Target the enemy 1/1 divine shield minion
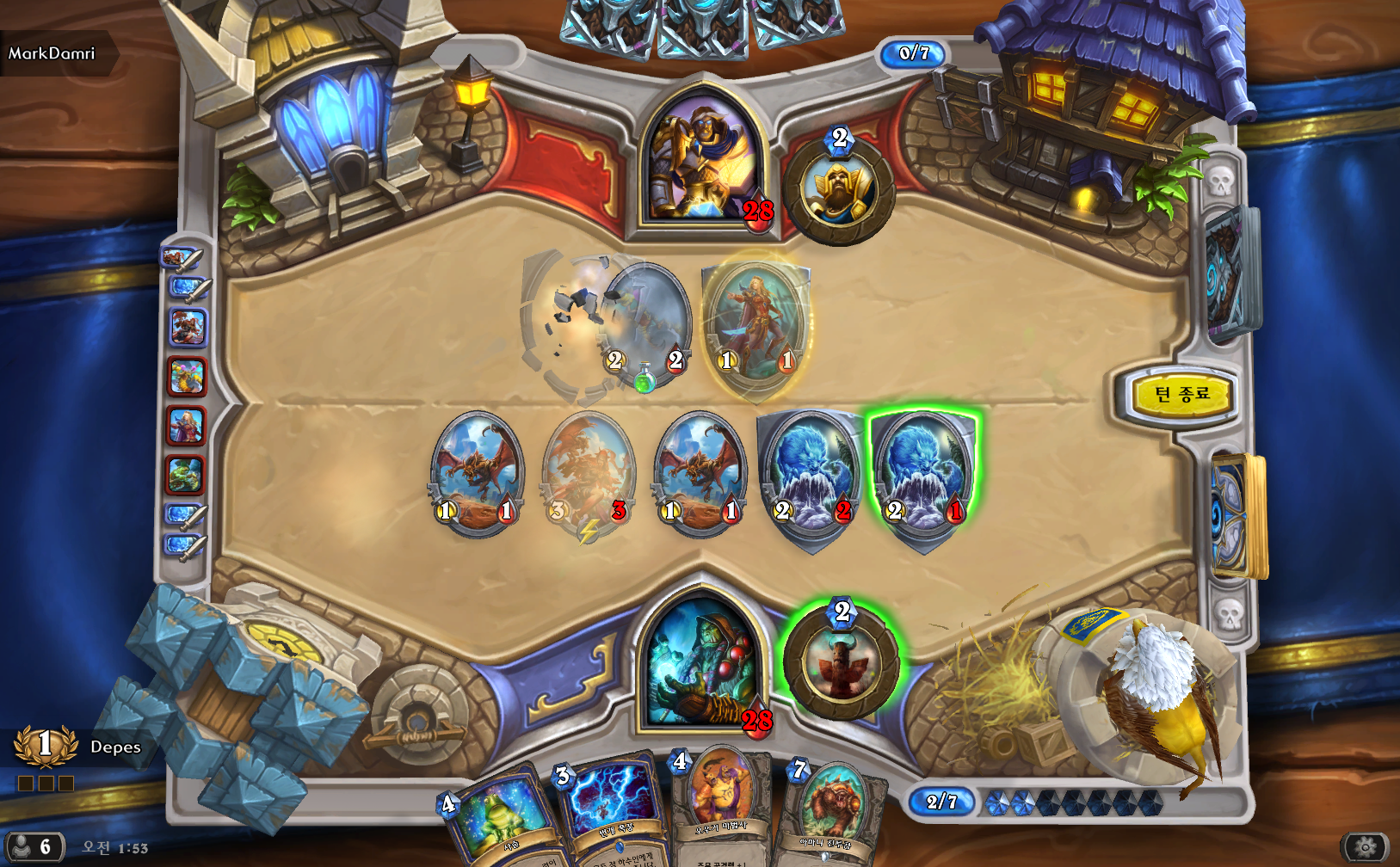Viewport: 1400px width, 867px height. 756,325
